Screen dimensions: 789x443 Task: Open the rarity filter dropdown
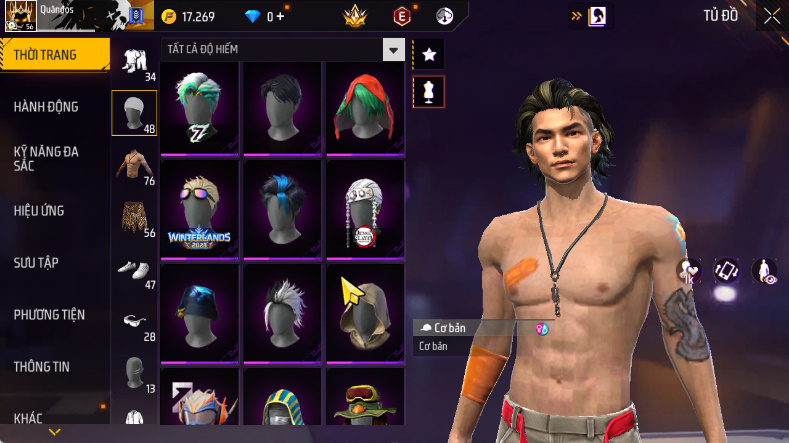coord(394,50)
